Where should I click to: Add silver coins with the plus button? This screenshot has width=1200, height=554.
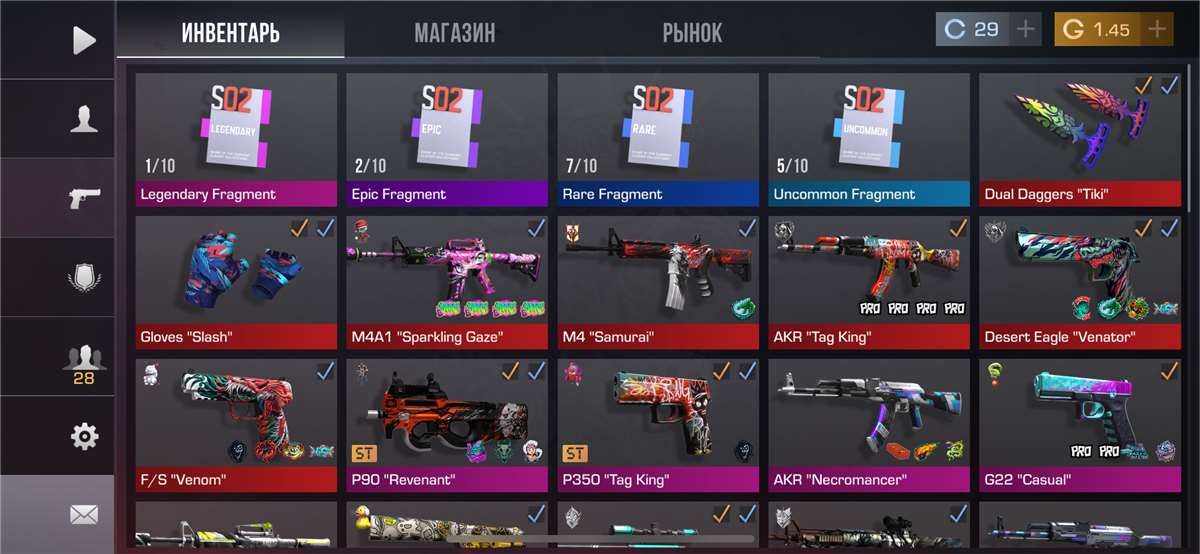1025,30
